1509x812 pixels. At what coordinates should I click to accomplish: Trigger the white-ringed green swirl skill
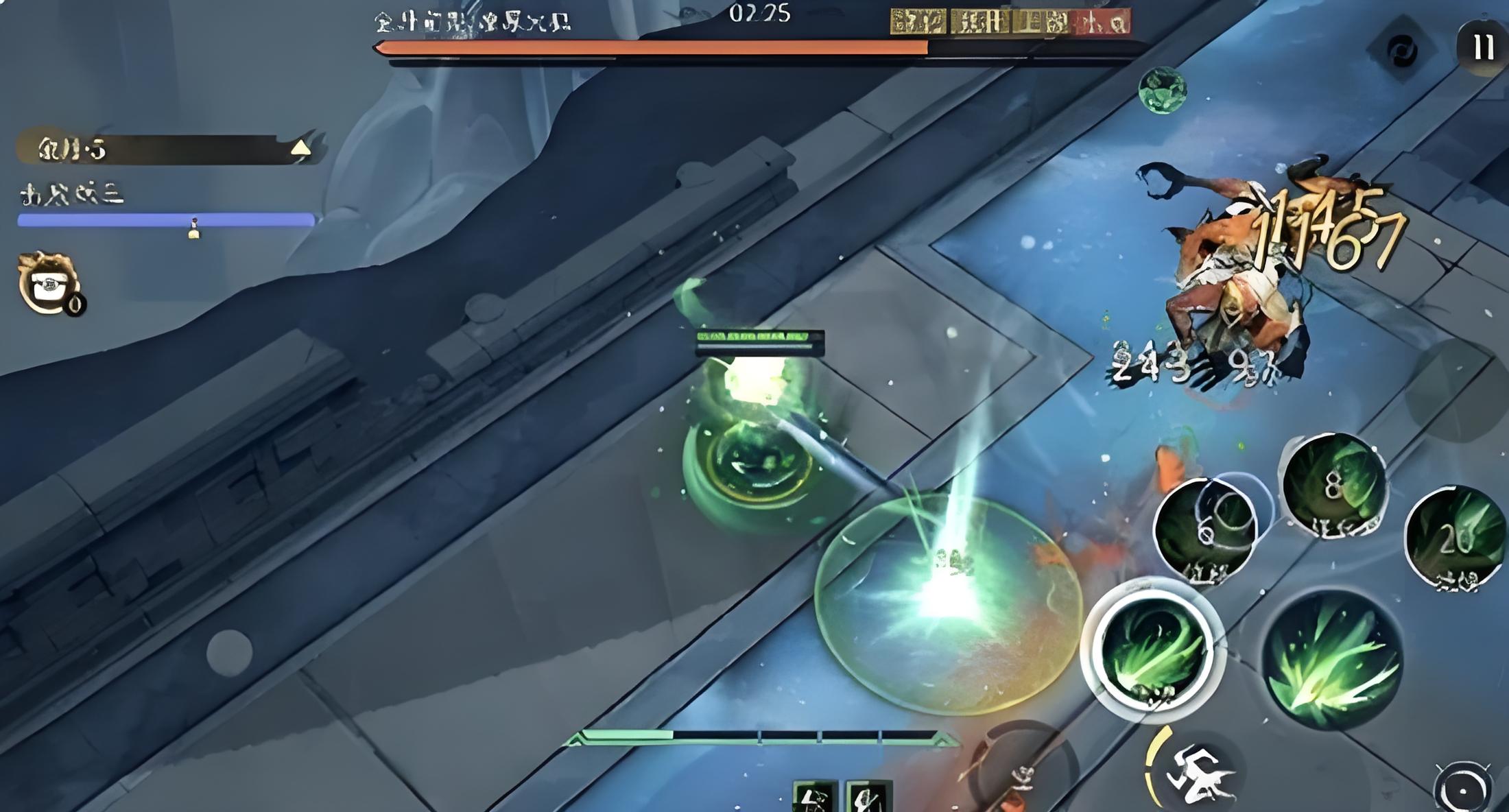[1152, 648]
